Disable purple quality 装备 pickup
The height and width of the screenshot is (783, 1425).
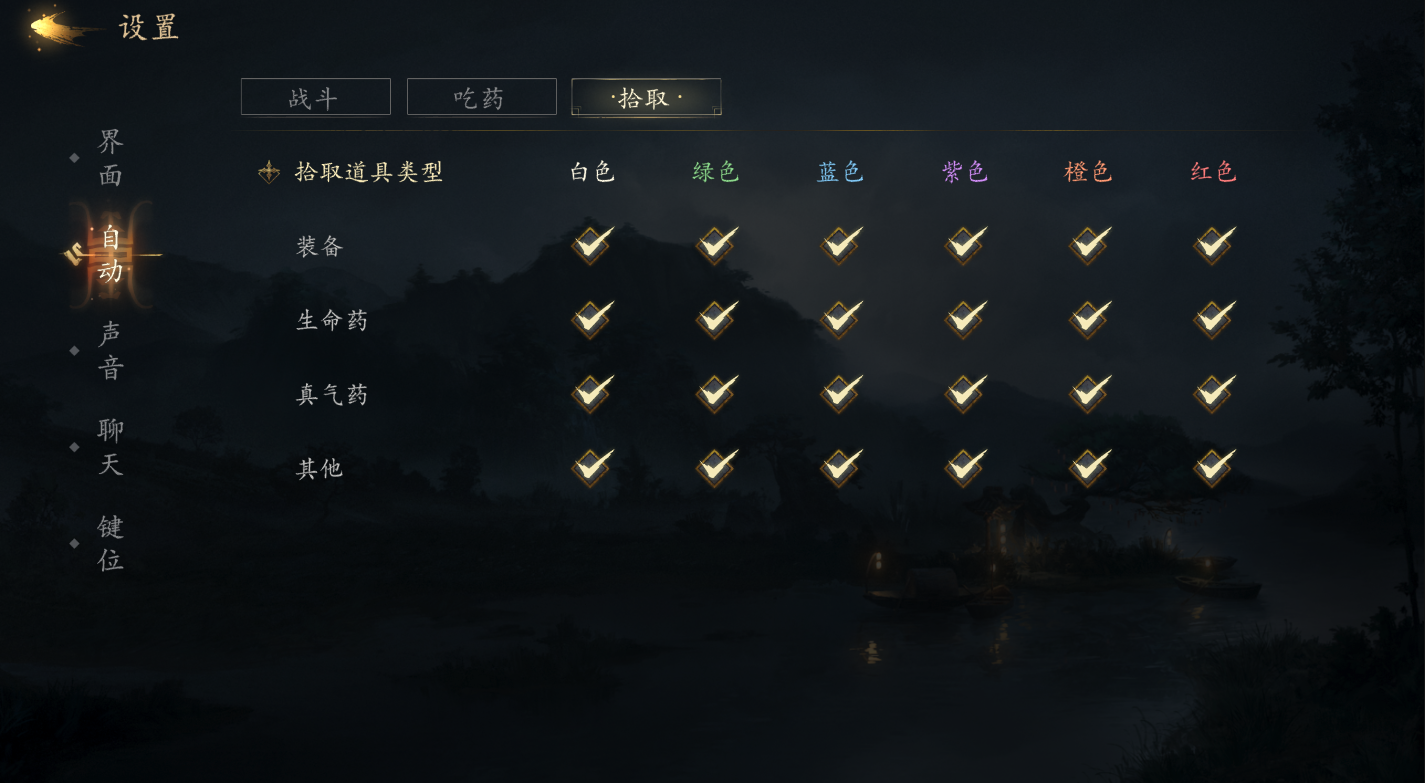(963, 245)
